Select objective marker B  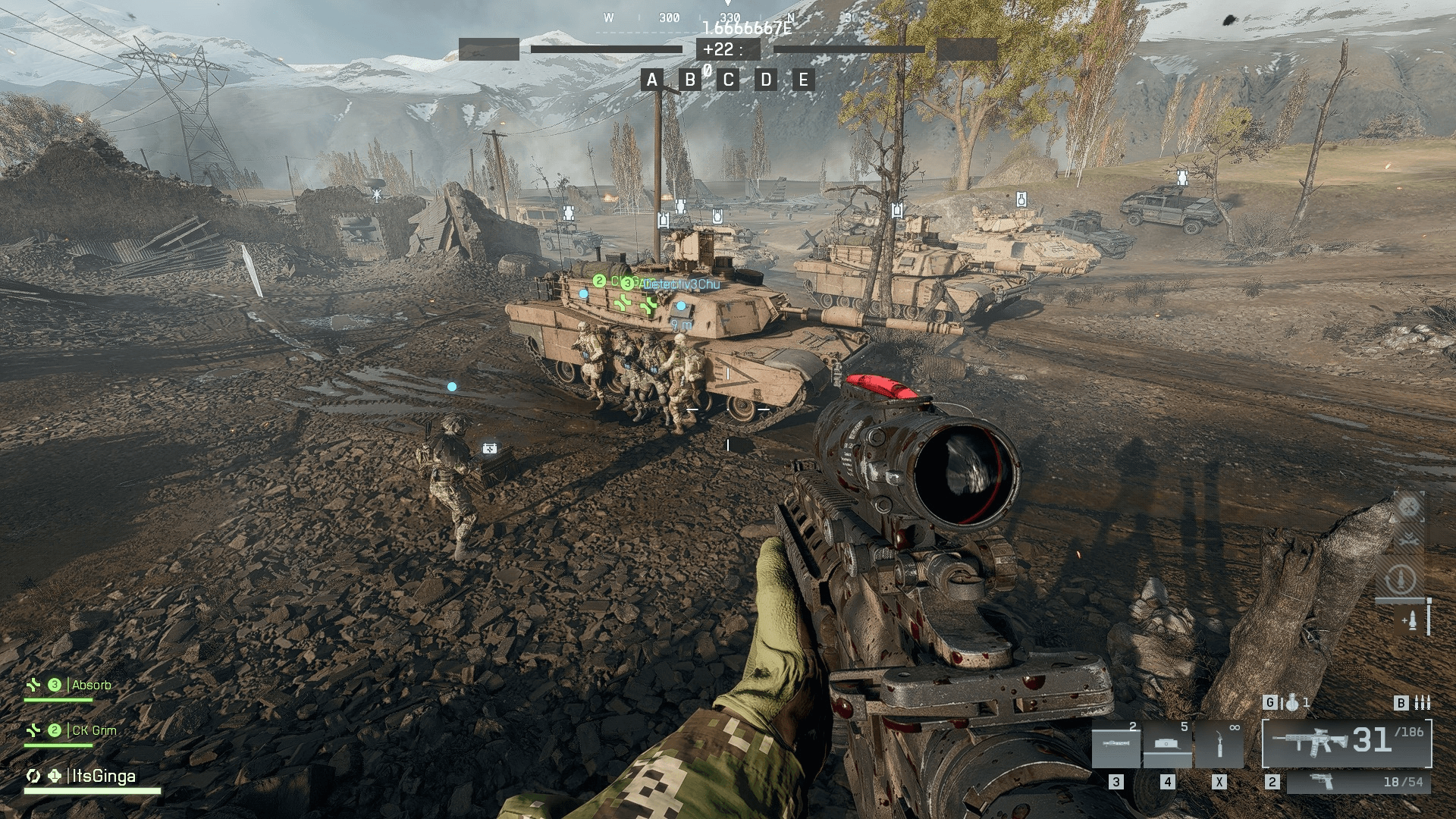coord(689,80)
